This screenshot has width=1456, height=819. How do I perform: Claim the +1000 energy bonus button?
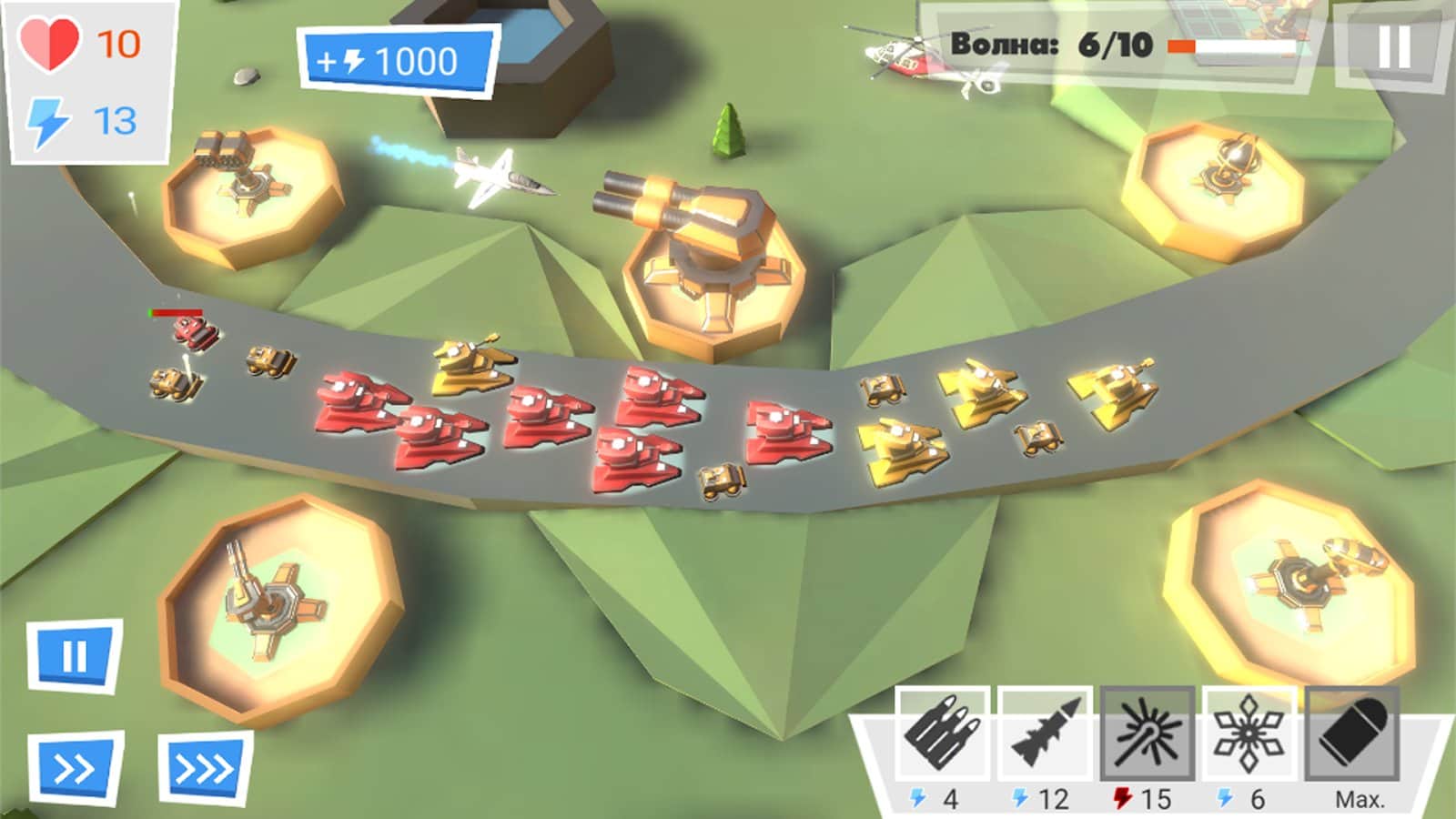pos(397,61)
